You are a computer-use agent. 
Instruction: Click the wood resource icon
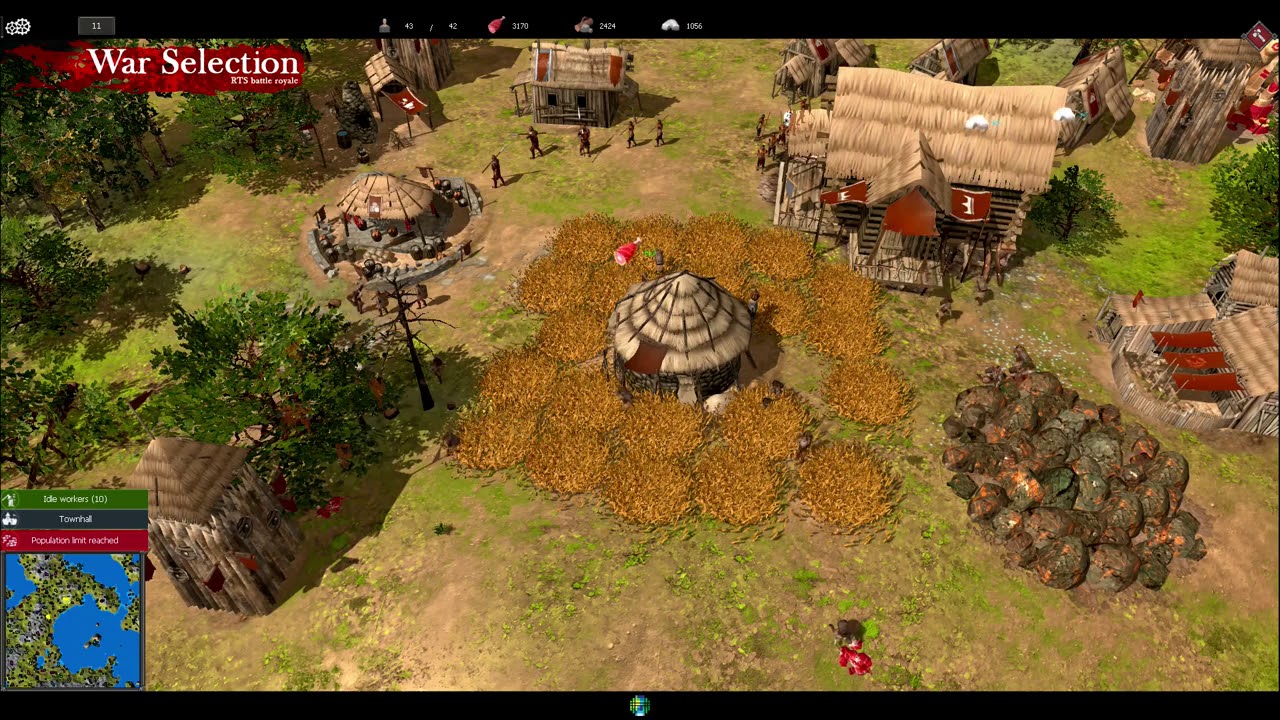(x=582, y=25)
